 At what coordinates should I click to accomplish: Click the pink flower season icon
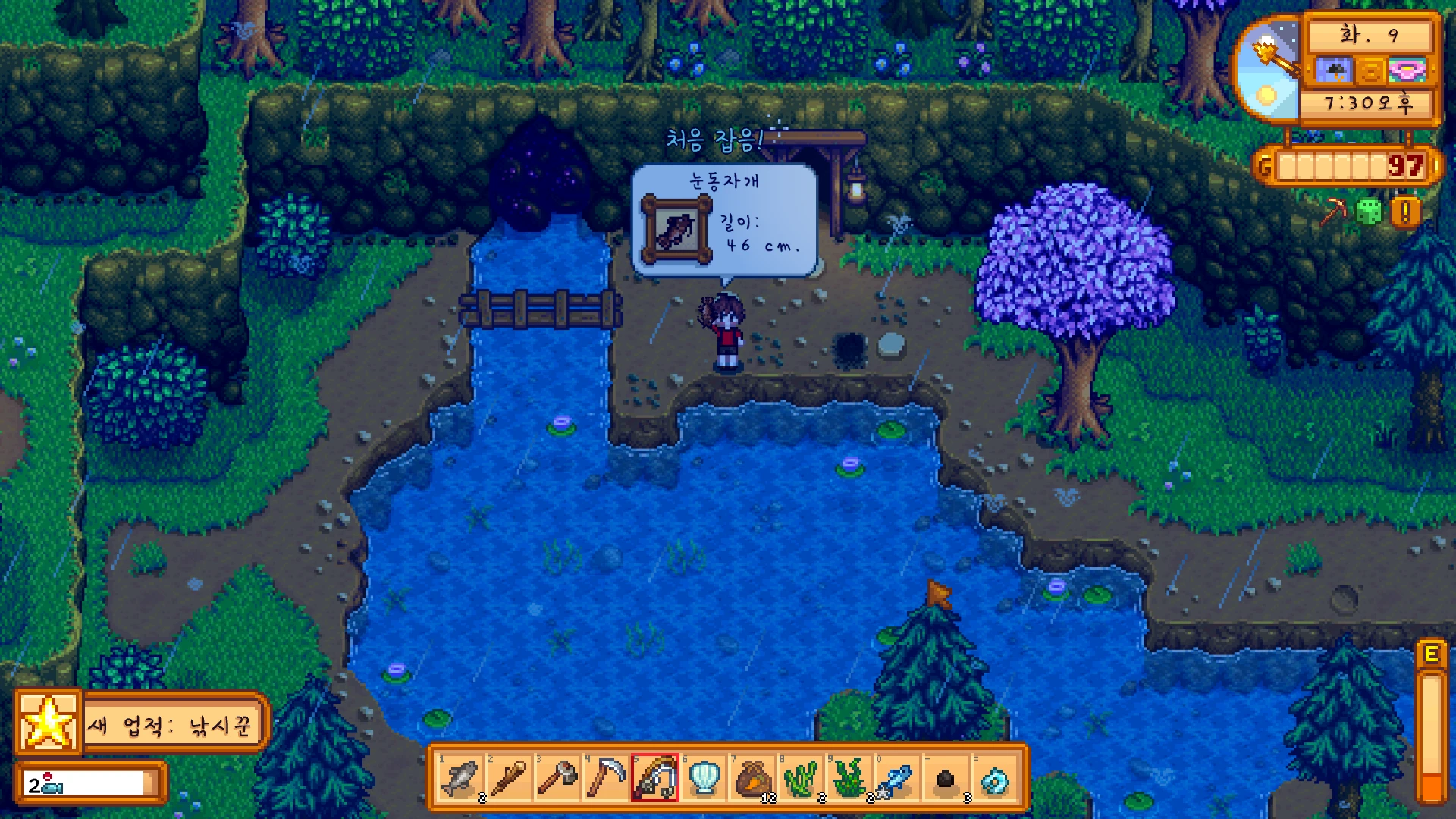(x=1407, y=71)
